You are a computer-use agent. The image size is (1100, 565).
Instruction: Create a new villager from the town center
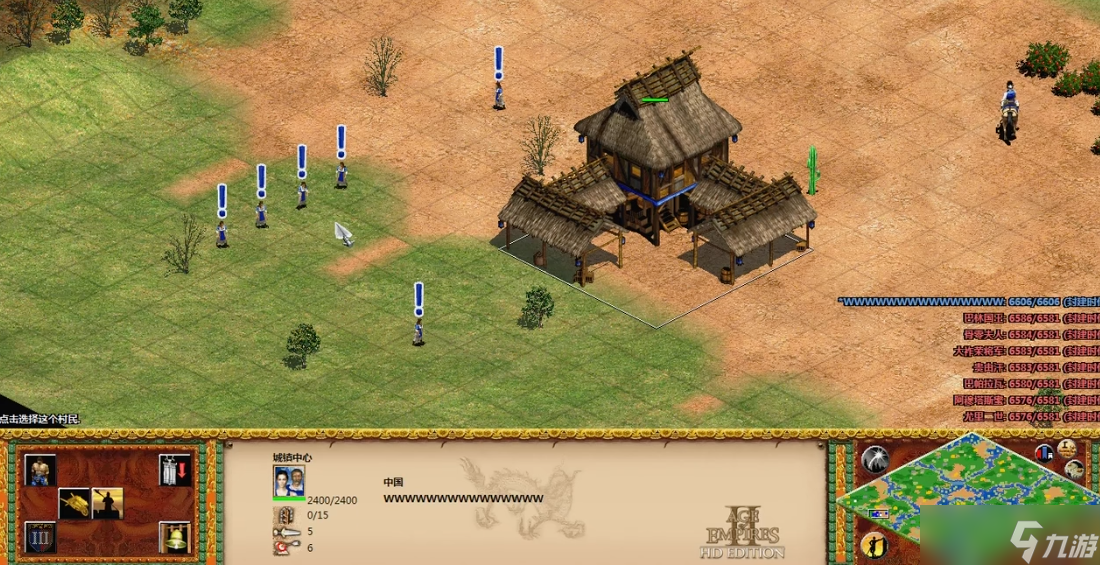(41, 470)
